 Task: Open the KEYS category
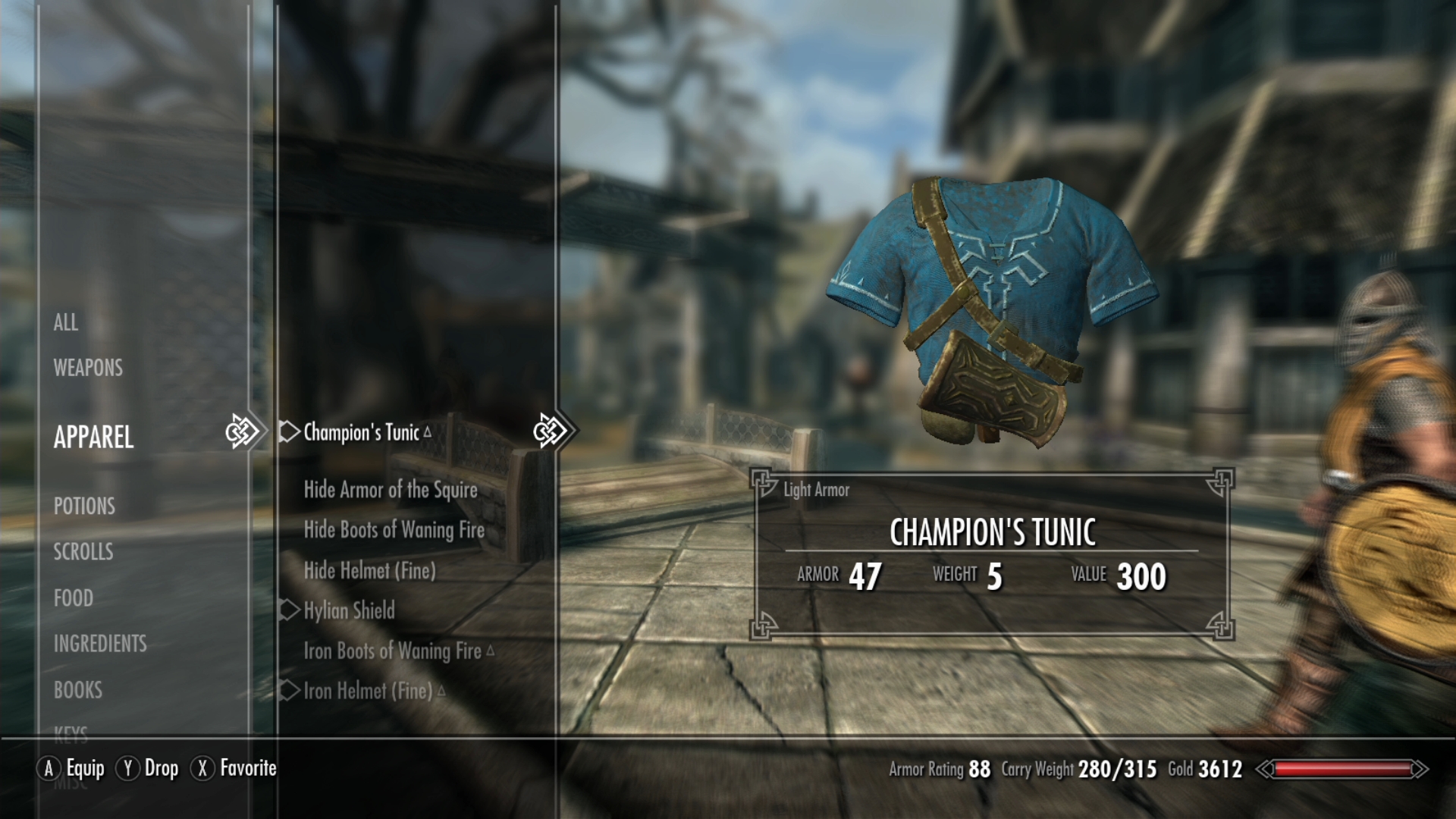71,734
